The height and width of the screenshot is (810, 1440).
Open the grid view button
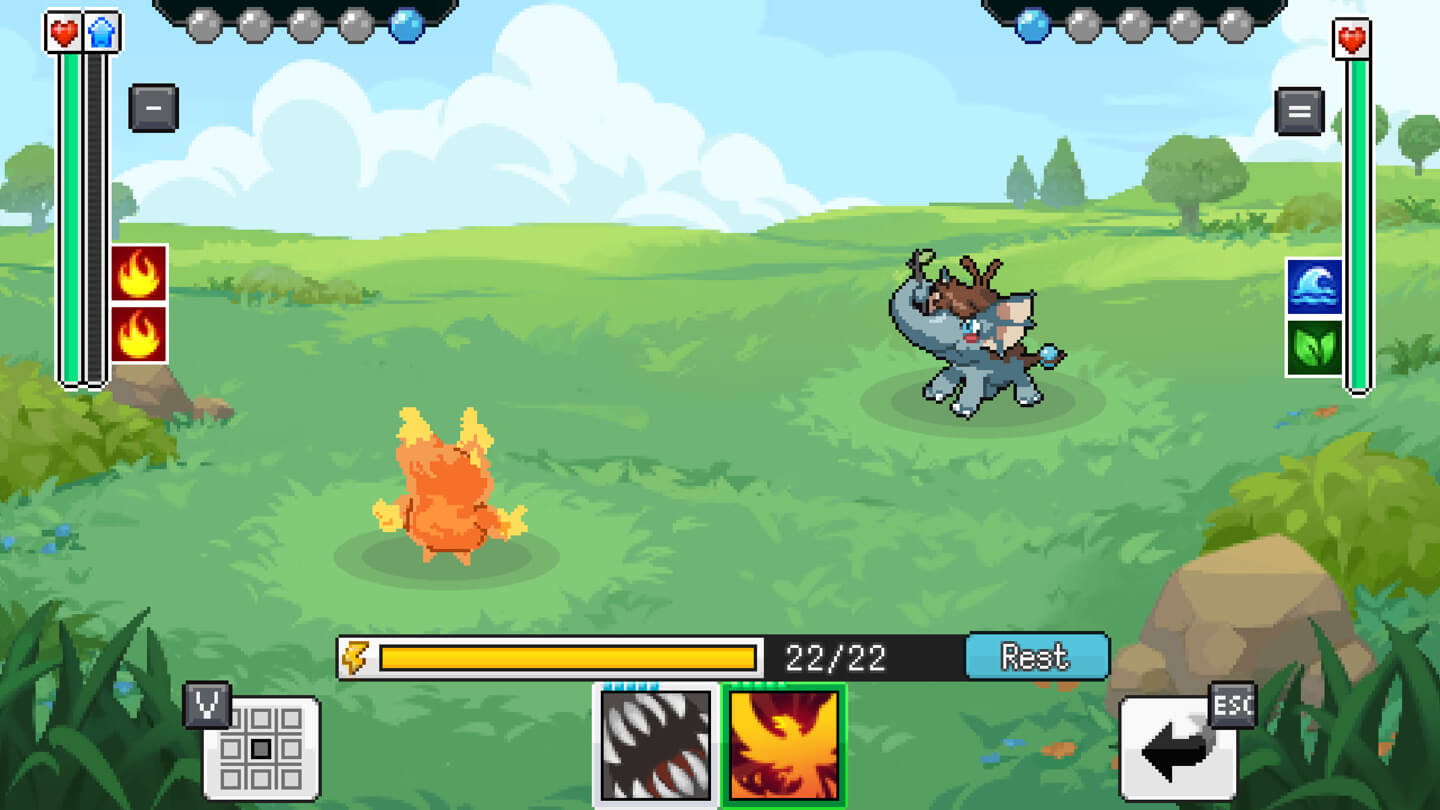[261, 748]
